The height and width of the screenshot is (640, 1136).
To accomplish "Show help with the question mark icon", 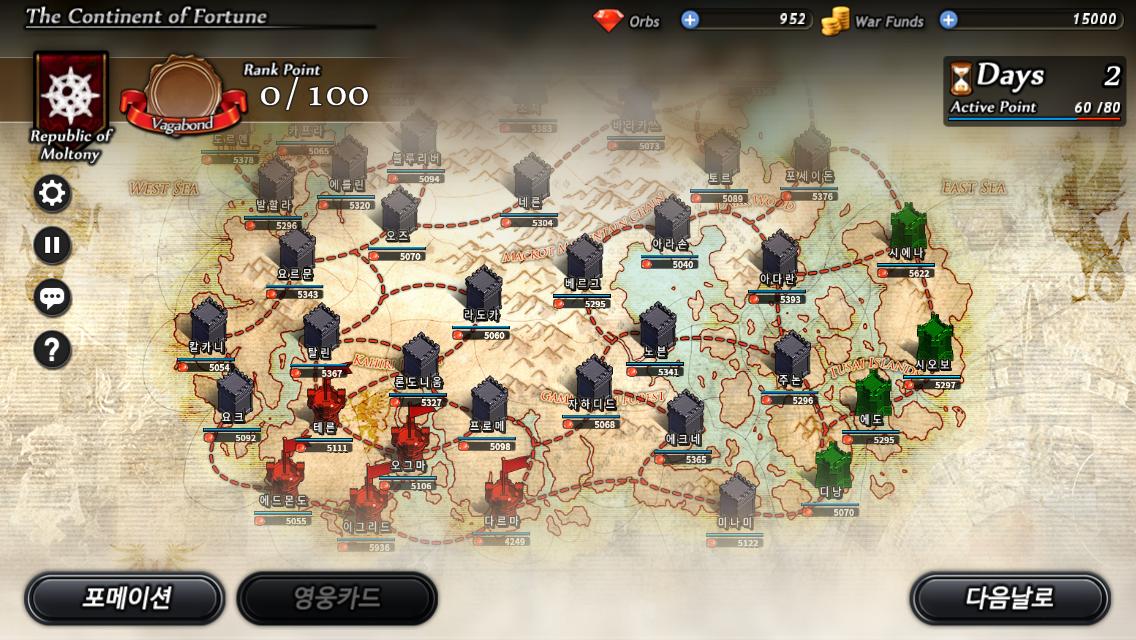I will [x=52, y=349].
